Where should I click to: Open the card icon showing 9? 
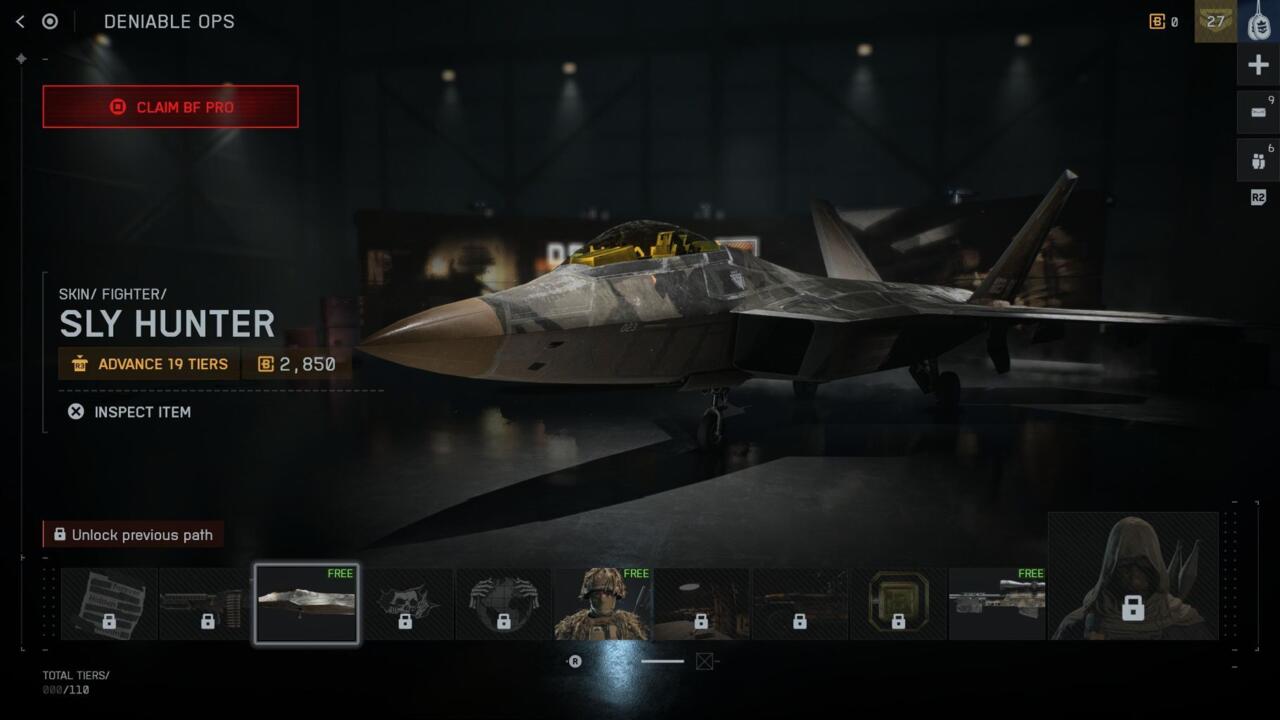[1258, 113]
